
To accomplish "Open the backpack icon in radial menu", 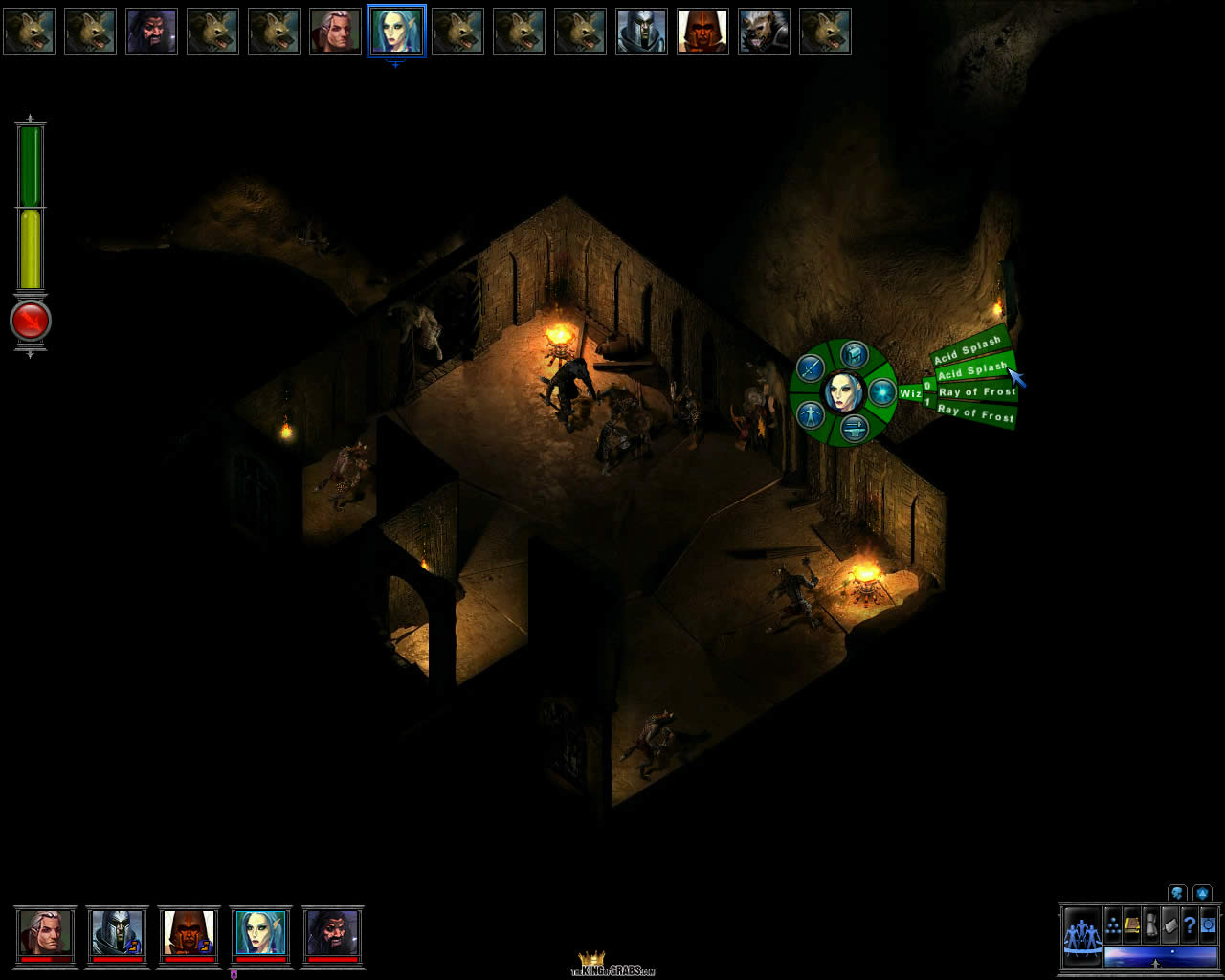I will pos(853,355).
